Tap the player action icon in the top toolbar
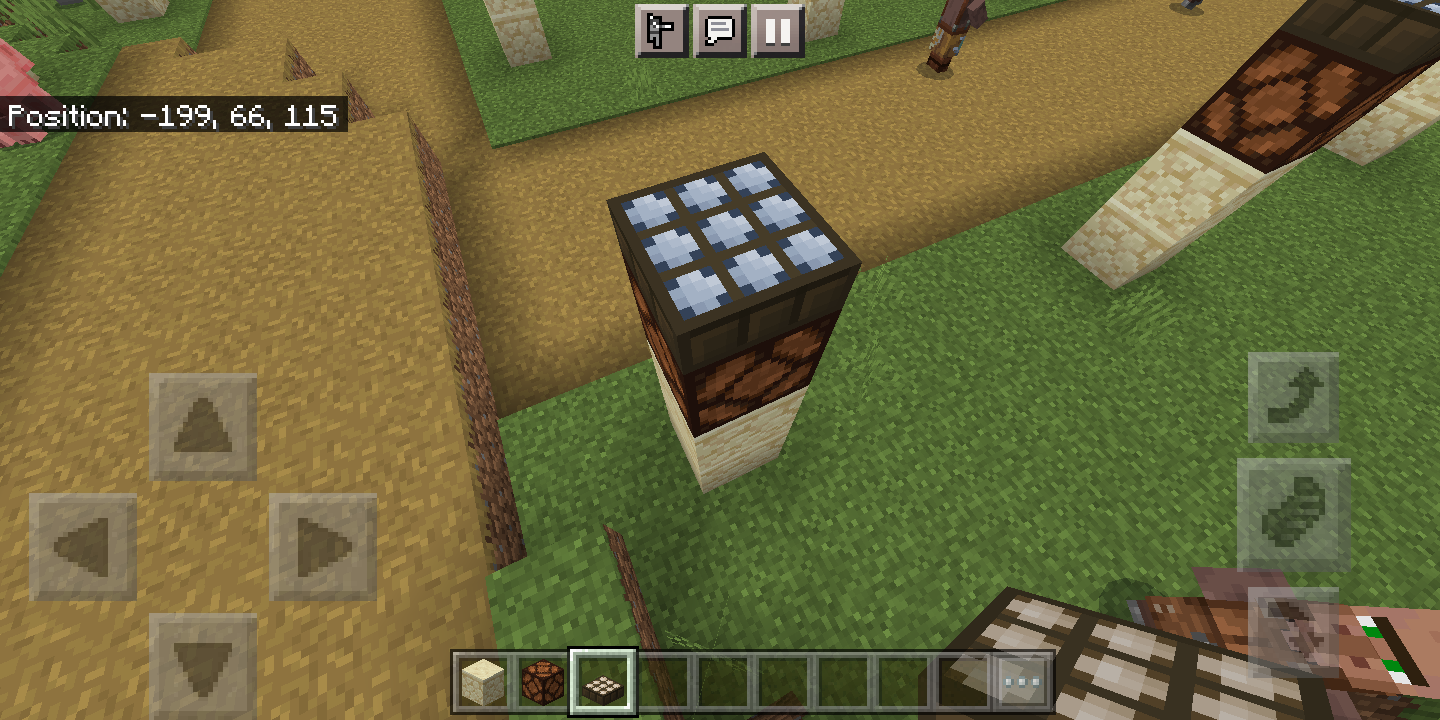Viewport: 1440px width, 720px height. point(661,31)
